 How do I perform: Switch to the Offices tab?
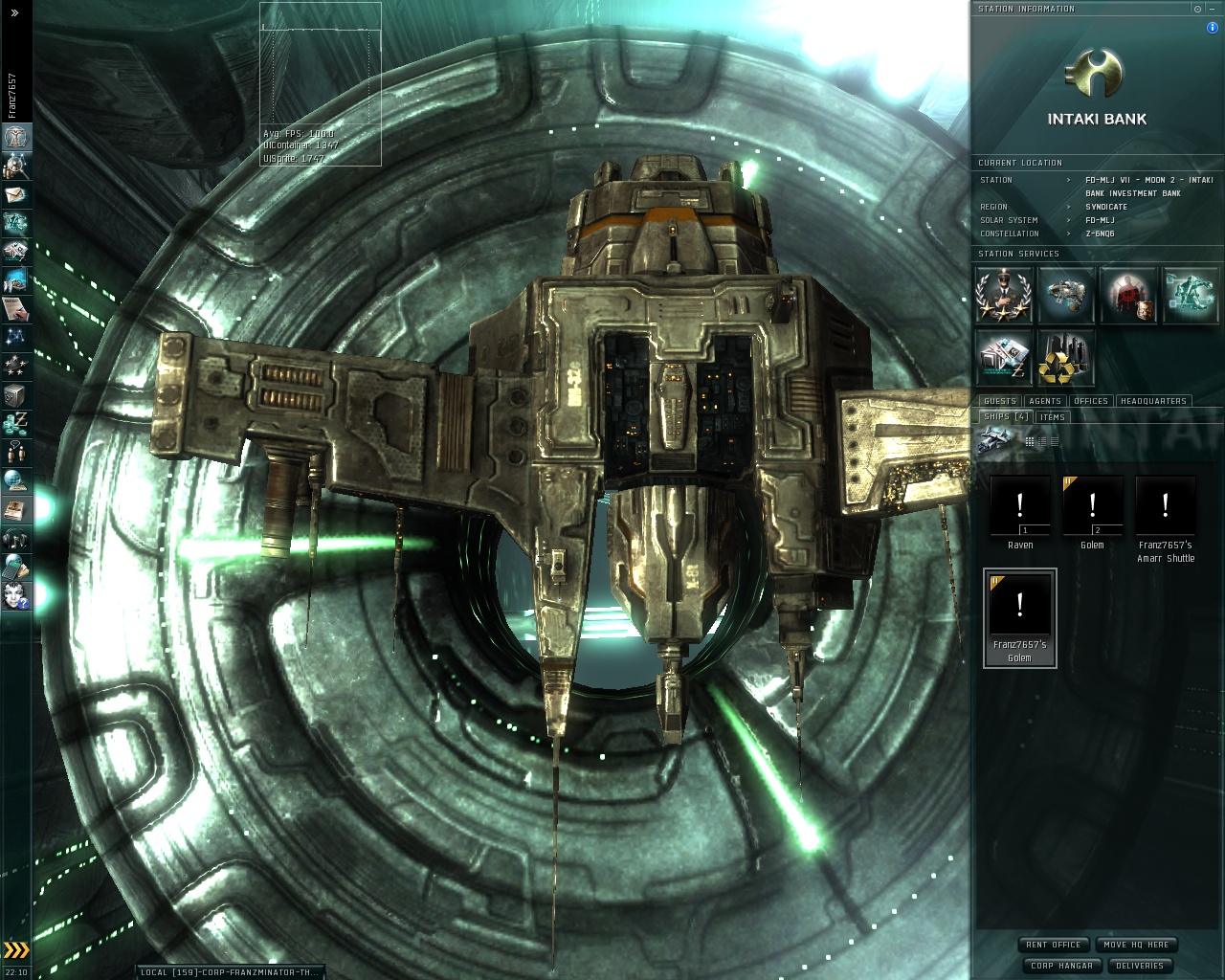[1090, 401]
